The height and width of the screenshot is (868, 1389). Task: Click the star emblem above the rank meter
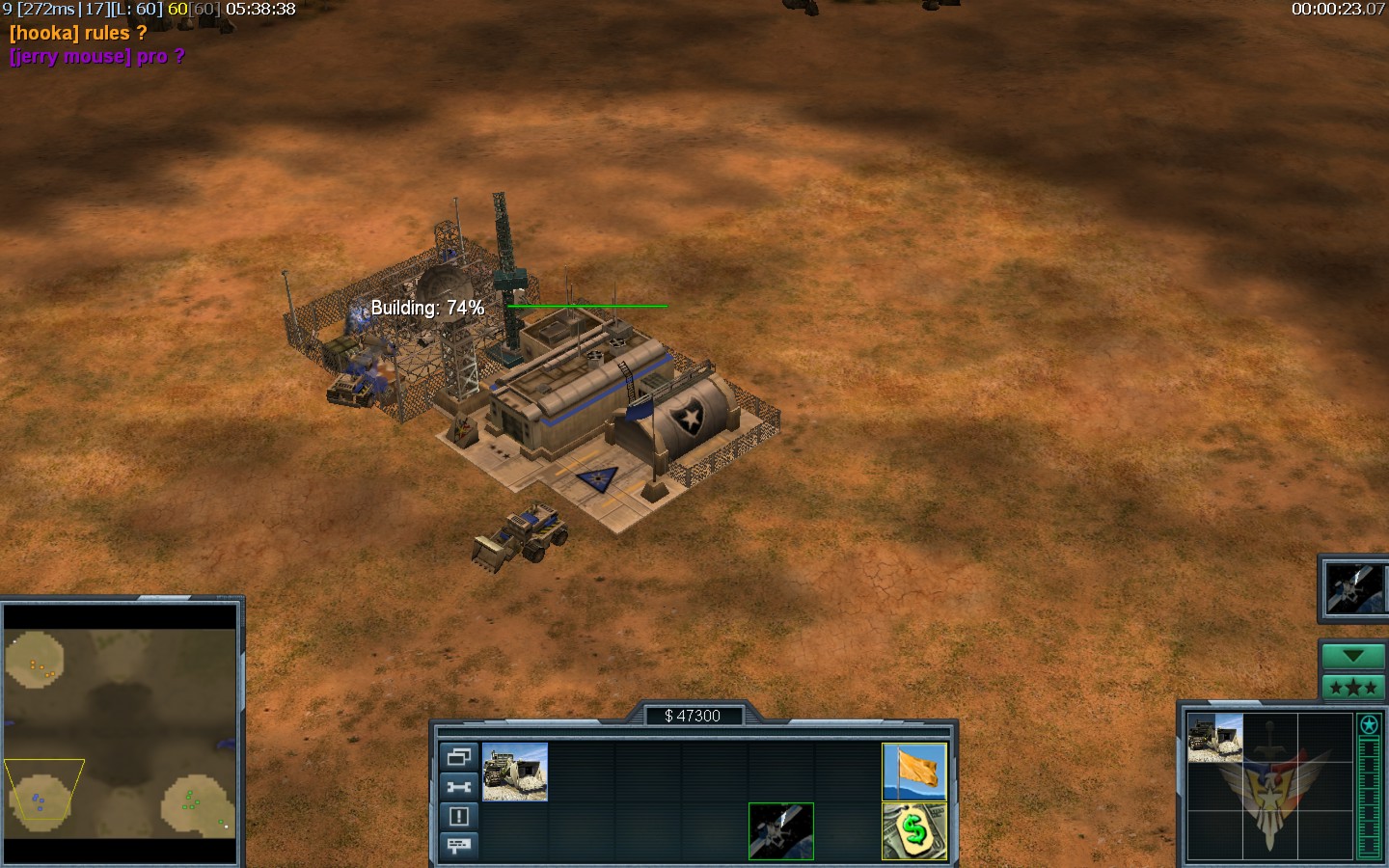click(x=1369, y=724)
